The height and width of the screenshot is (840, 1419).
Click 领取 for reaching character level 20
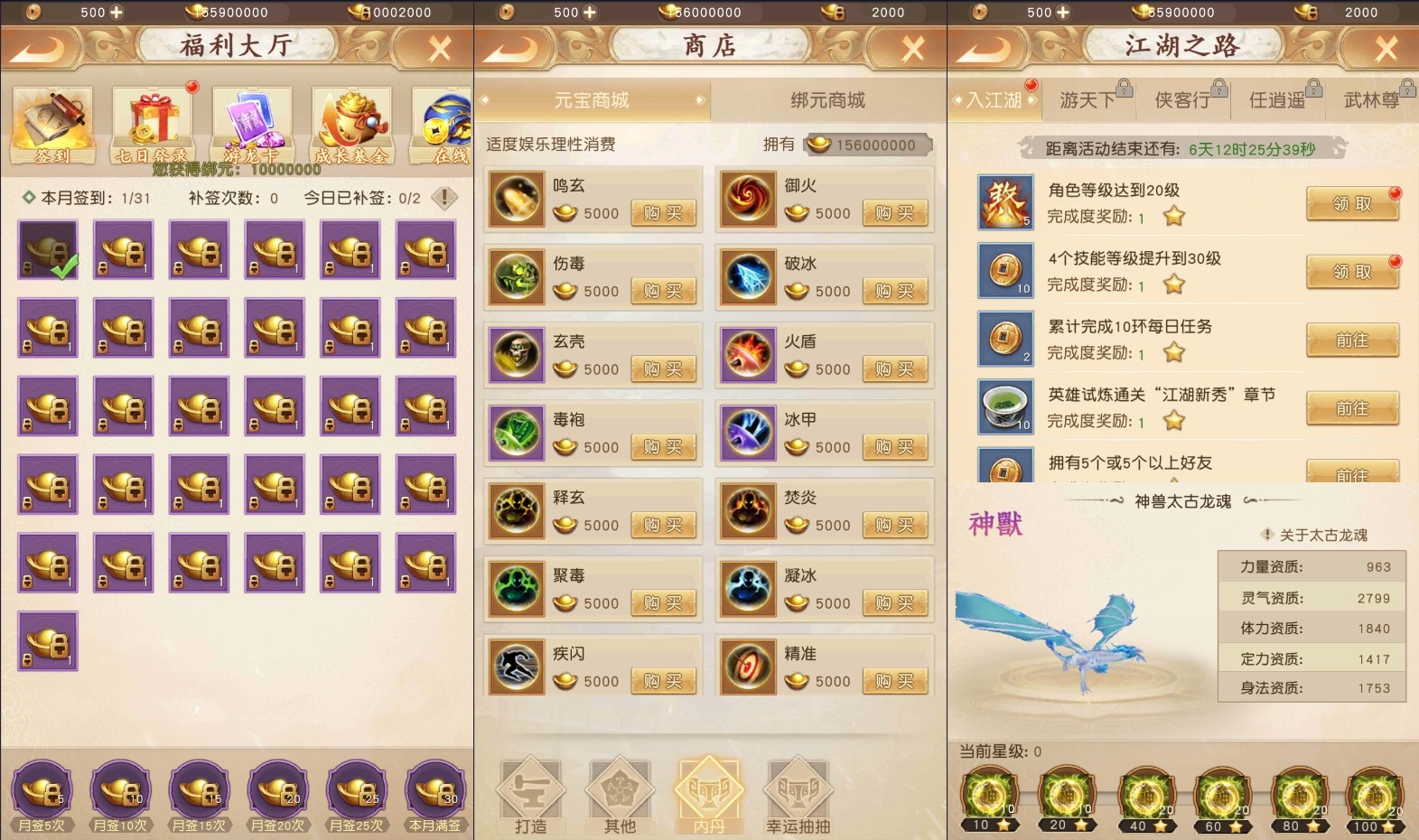[x=1352, y=204]
